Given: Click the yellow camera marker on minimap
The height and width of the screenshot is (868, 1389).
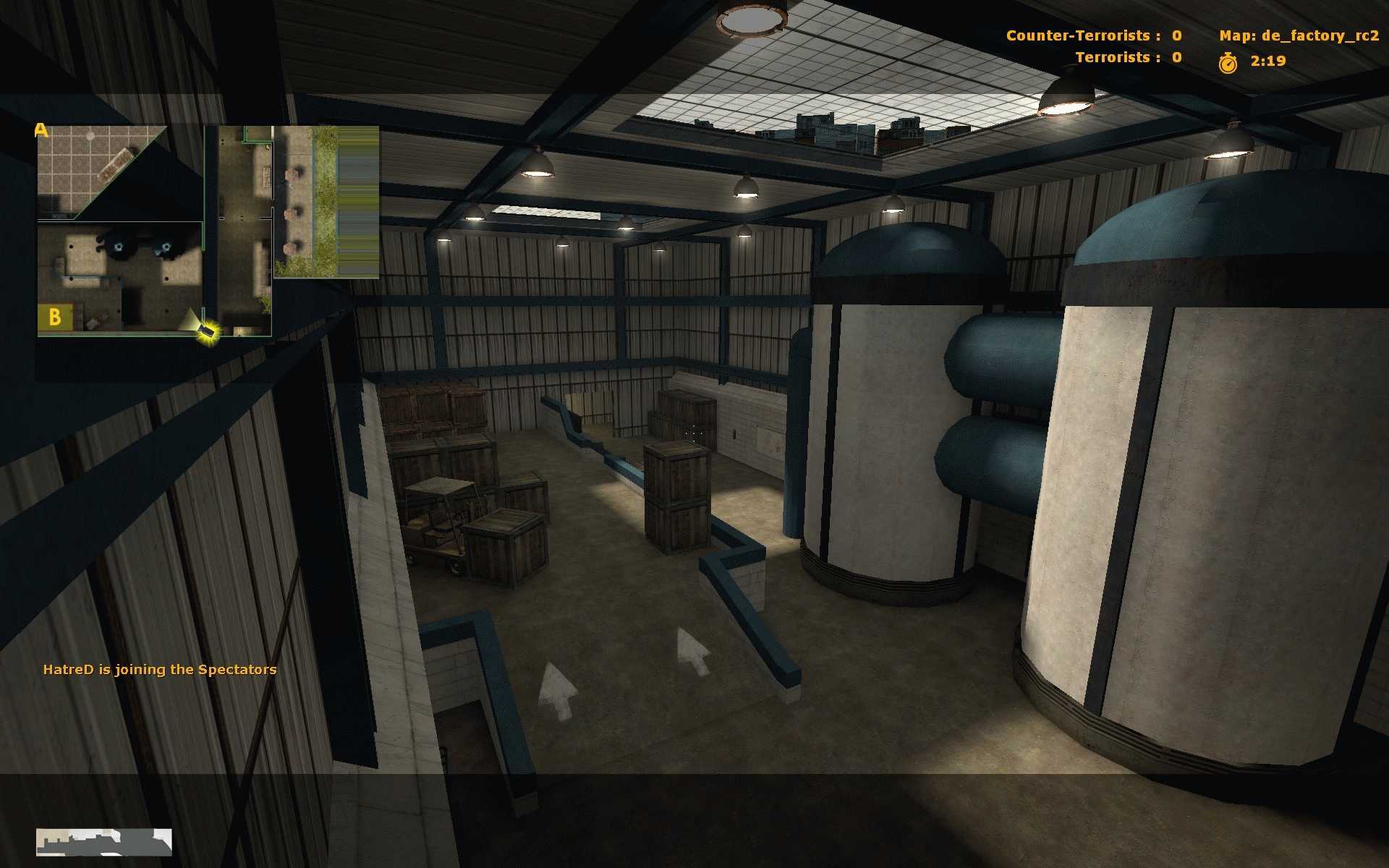Looking at the screenshot, I should 208,331.
